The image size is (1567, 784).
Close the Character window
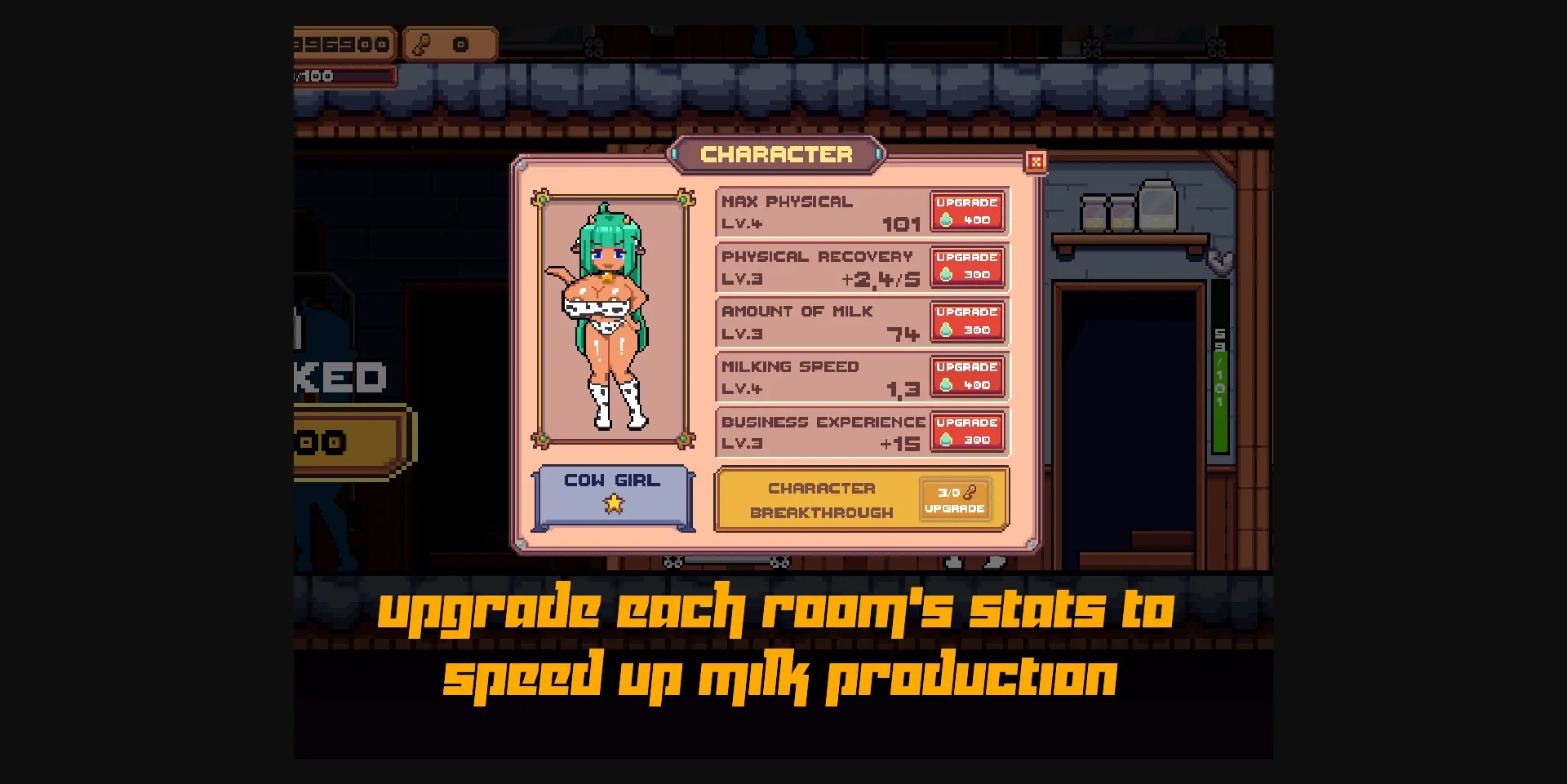1036,162
